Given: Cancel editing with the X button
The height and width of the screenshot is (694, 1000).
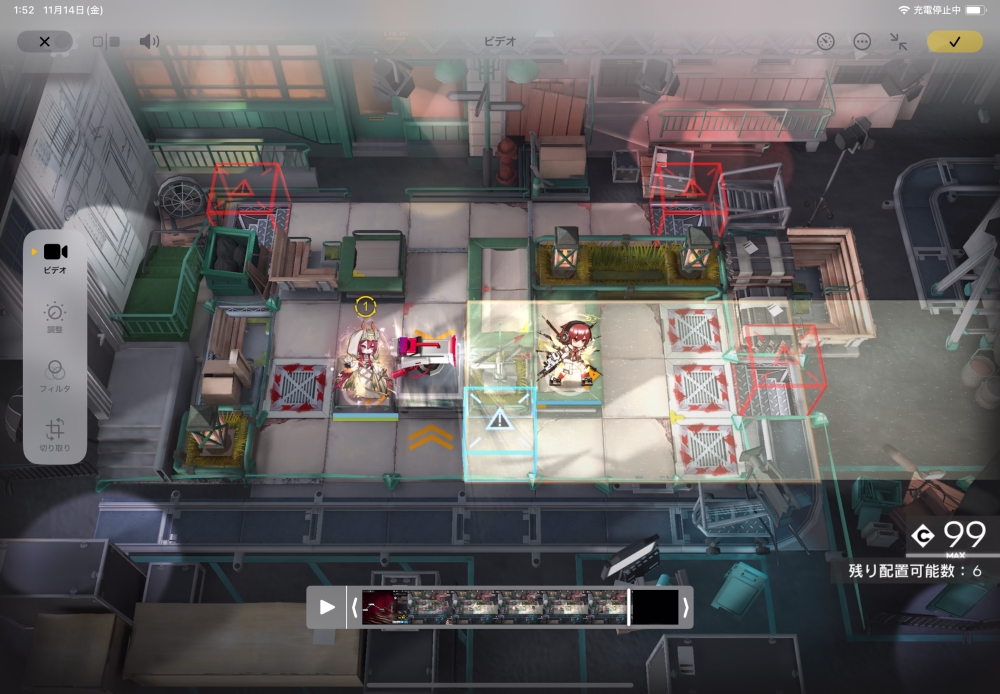Looking at the screenshot, I should pyautogui.click(x=44, y=42).
